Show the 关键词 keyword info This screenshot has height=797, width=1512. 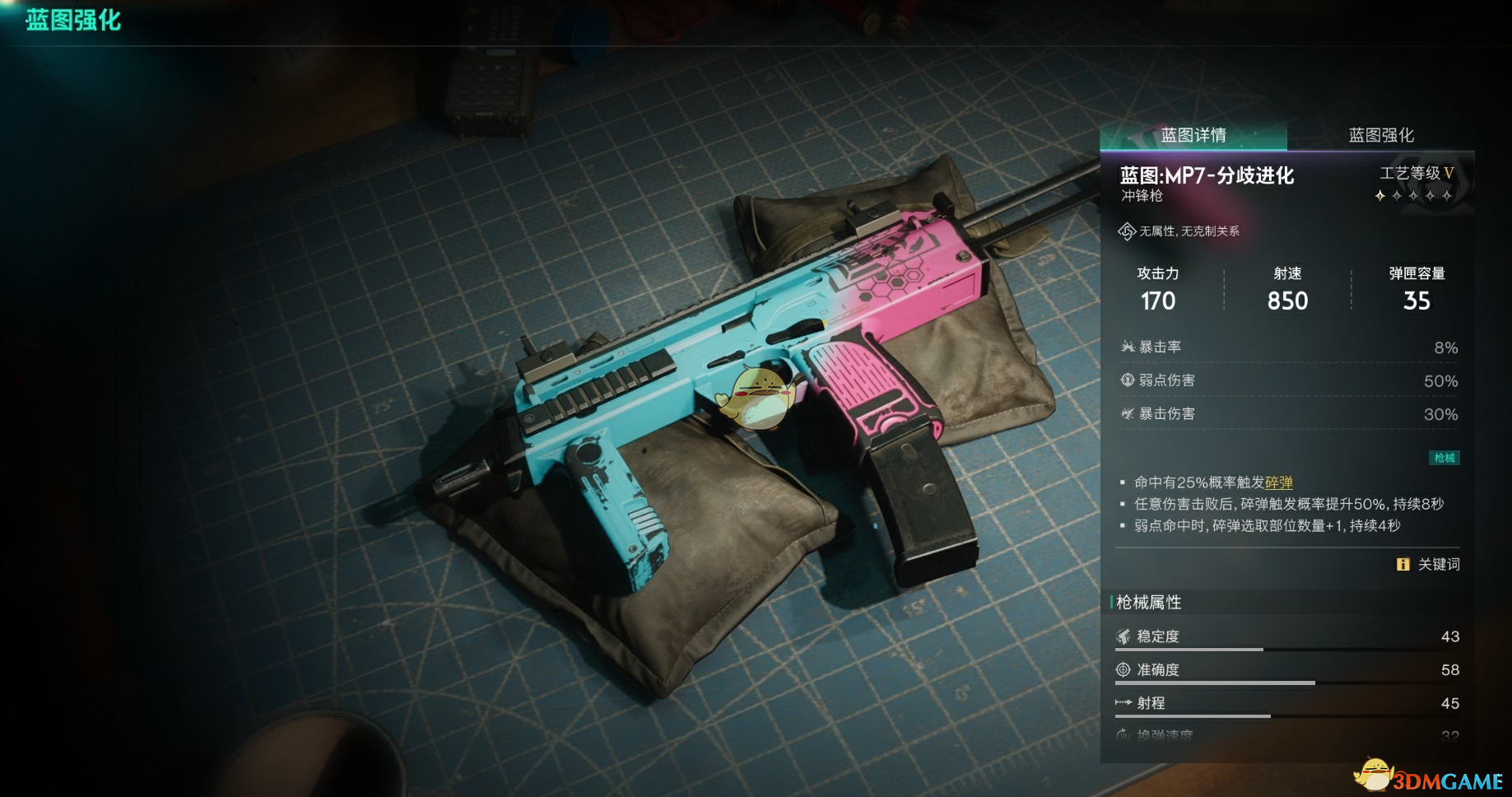tap(1429, 564)
